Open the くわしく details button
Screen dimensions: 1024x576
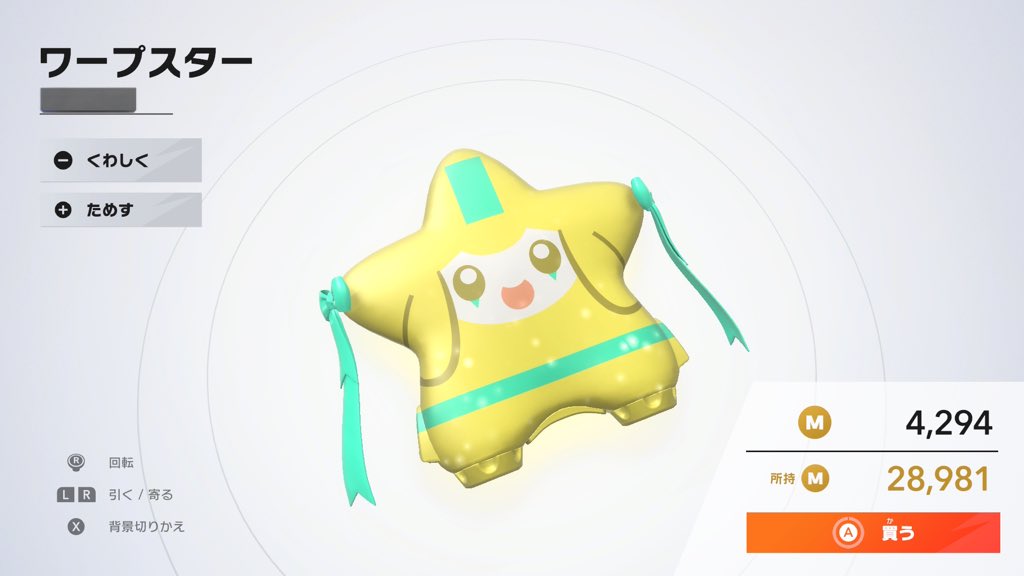[x=120, y=160]
